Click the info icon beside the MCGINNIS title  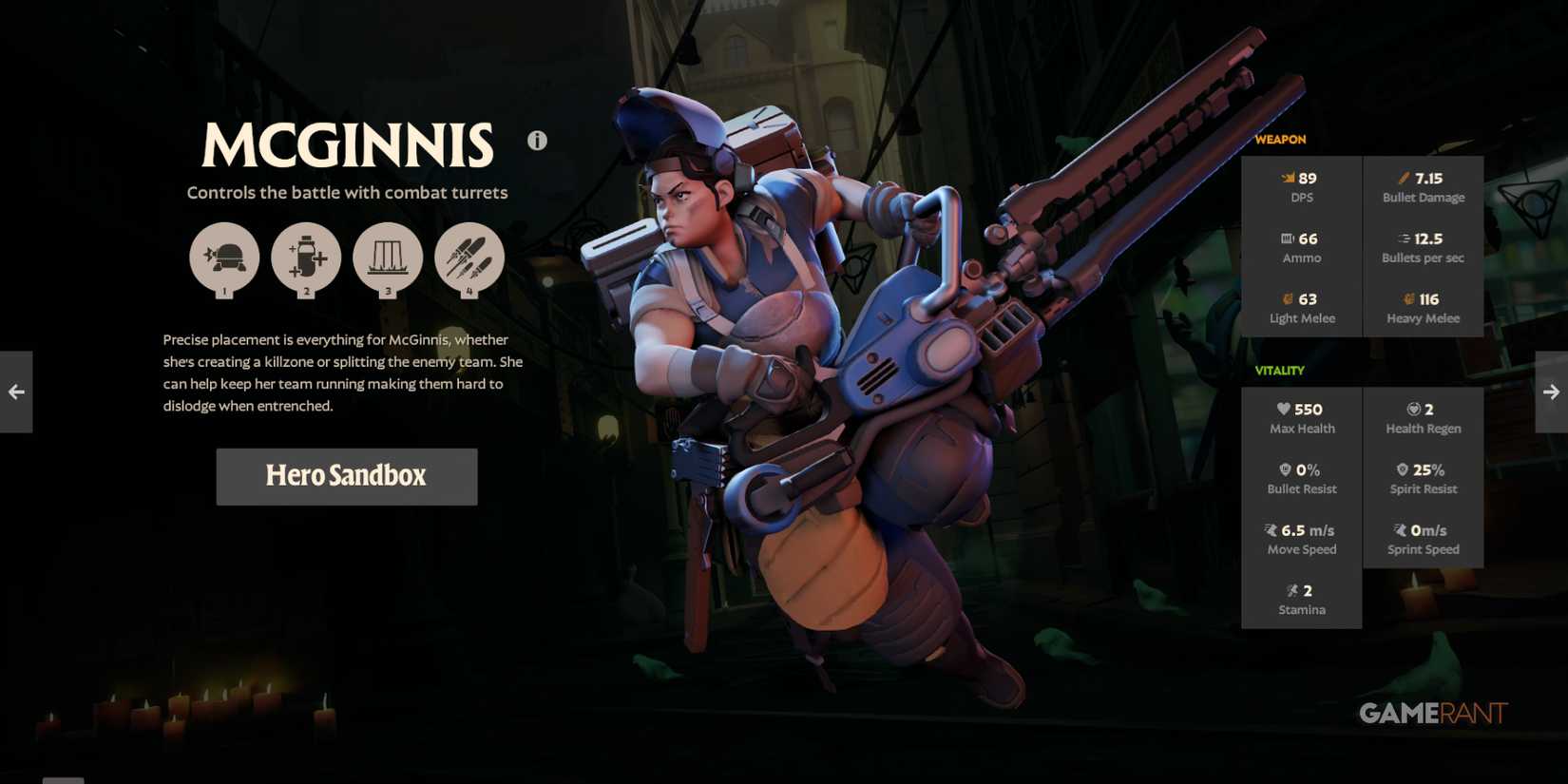(x=537, y=140)
